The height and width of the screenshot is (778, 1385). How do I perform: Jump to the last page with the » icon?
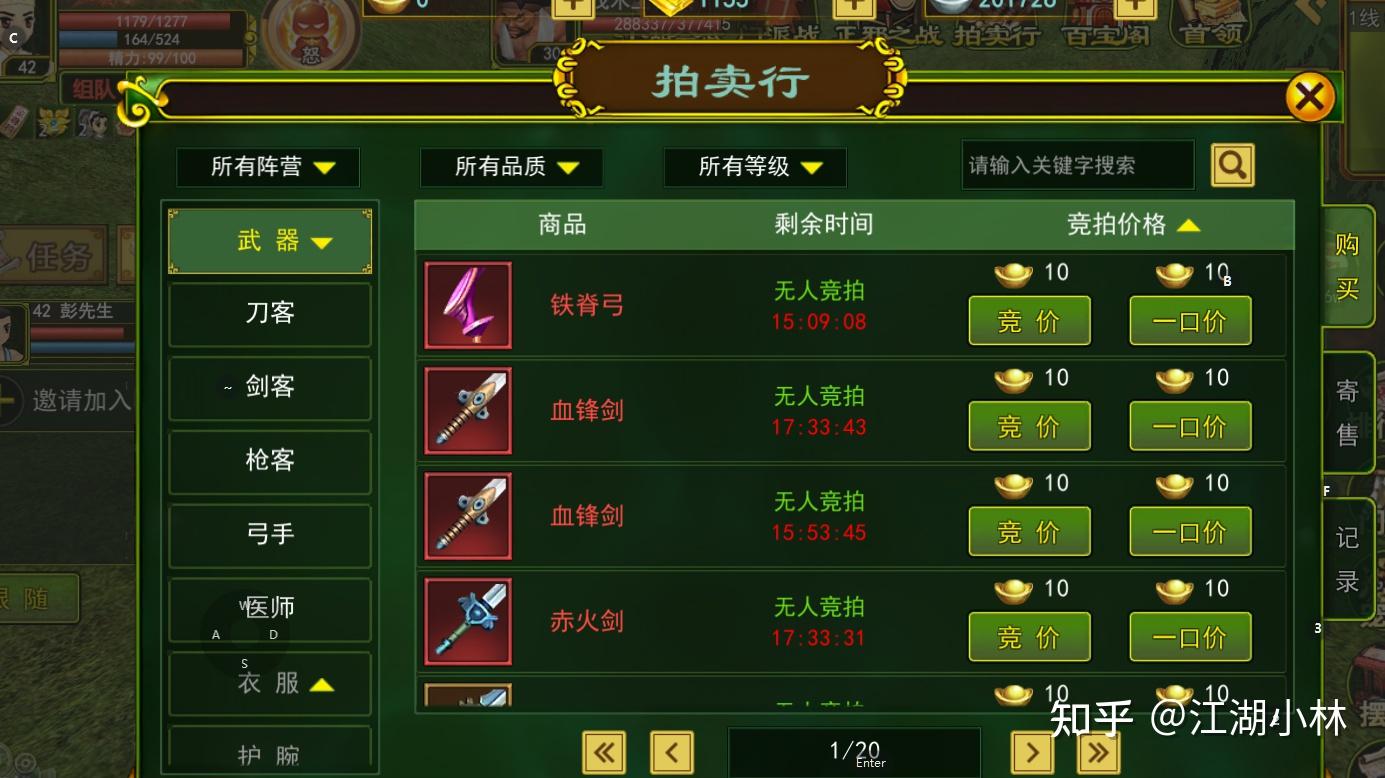pos(1098,752)
